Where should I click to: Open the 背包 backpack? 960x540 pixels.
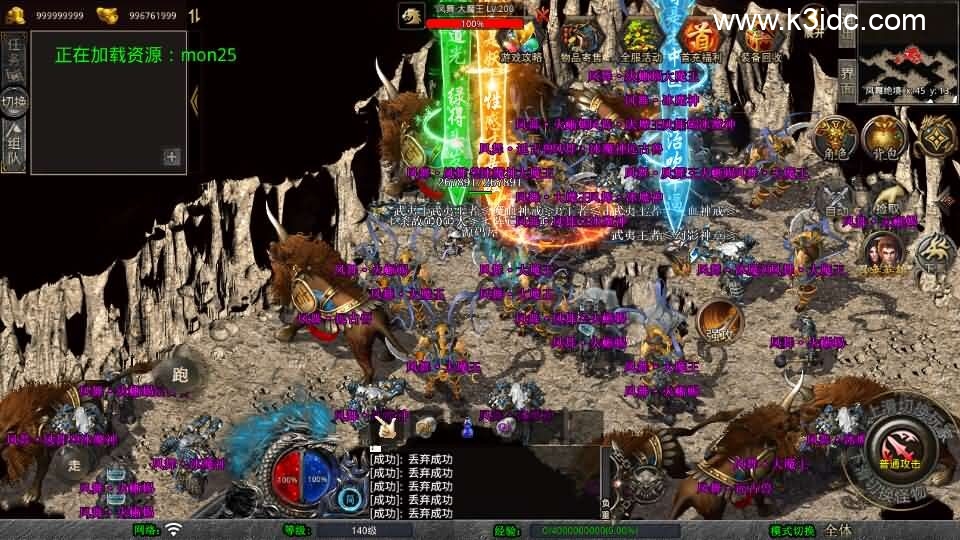(x=884, y=138)
